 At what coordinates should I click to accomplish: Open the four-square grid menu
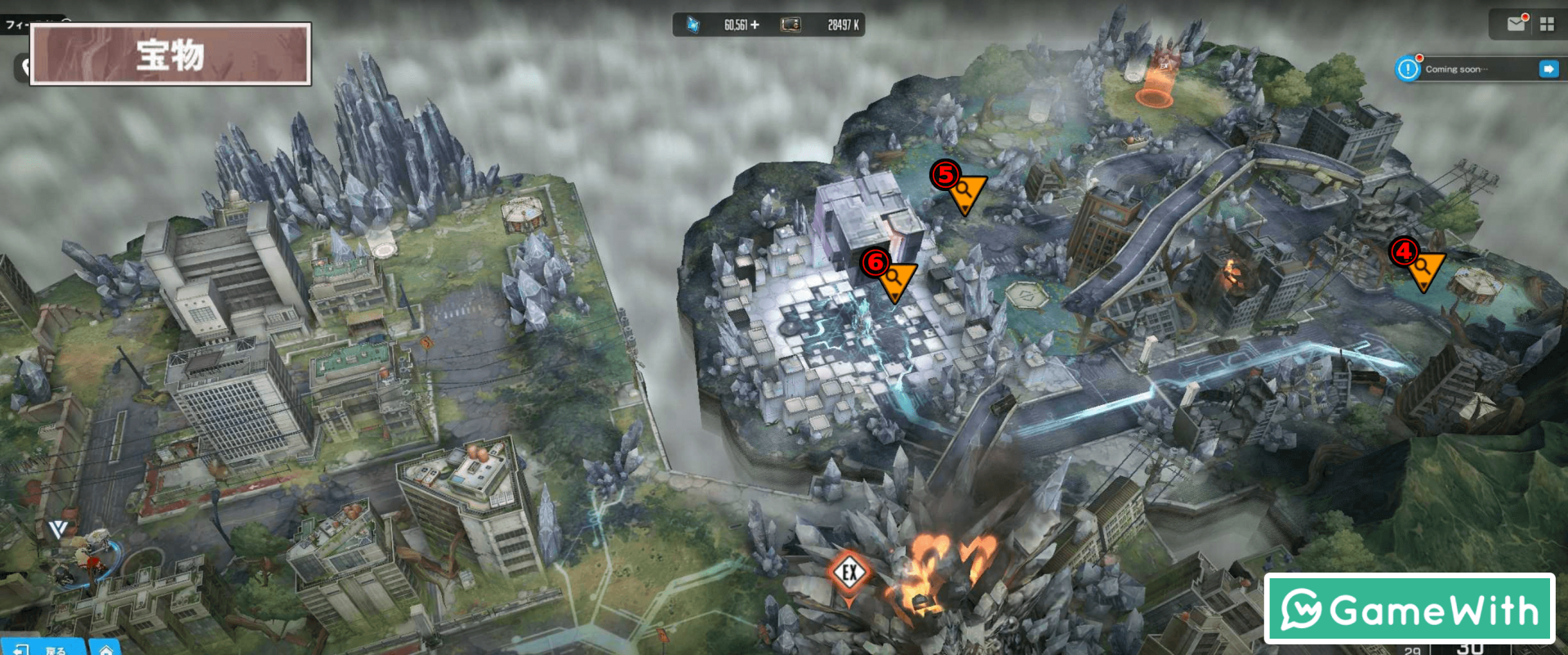pos(1547,25)
